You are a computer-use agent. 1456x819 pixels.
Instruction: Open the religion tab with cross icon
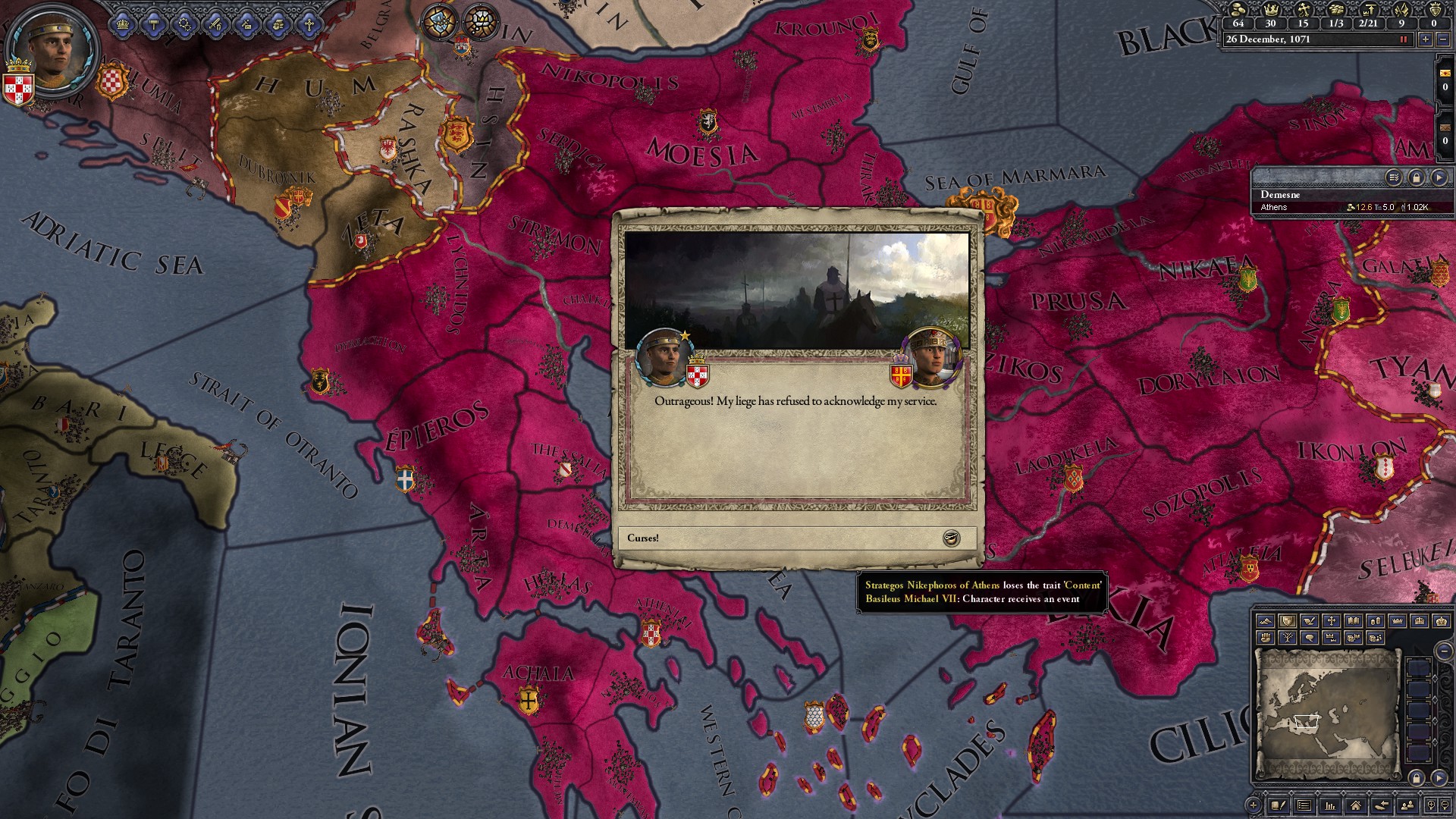click(x=309, y=24)
